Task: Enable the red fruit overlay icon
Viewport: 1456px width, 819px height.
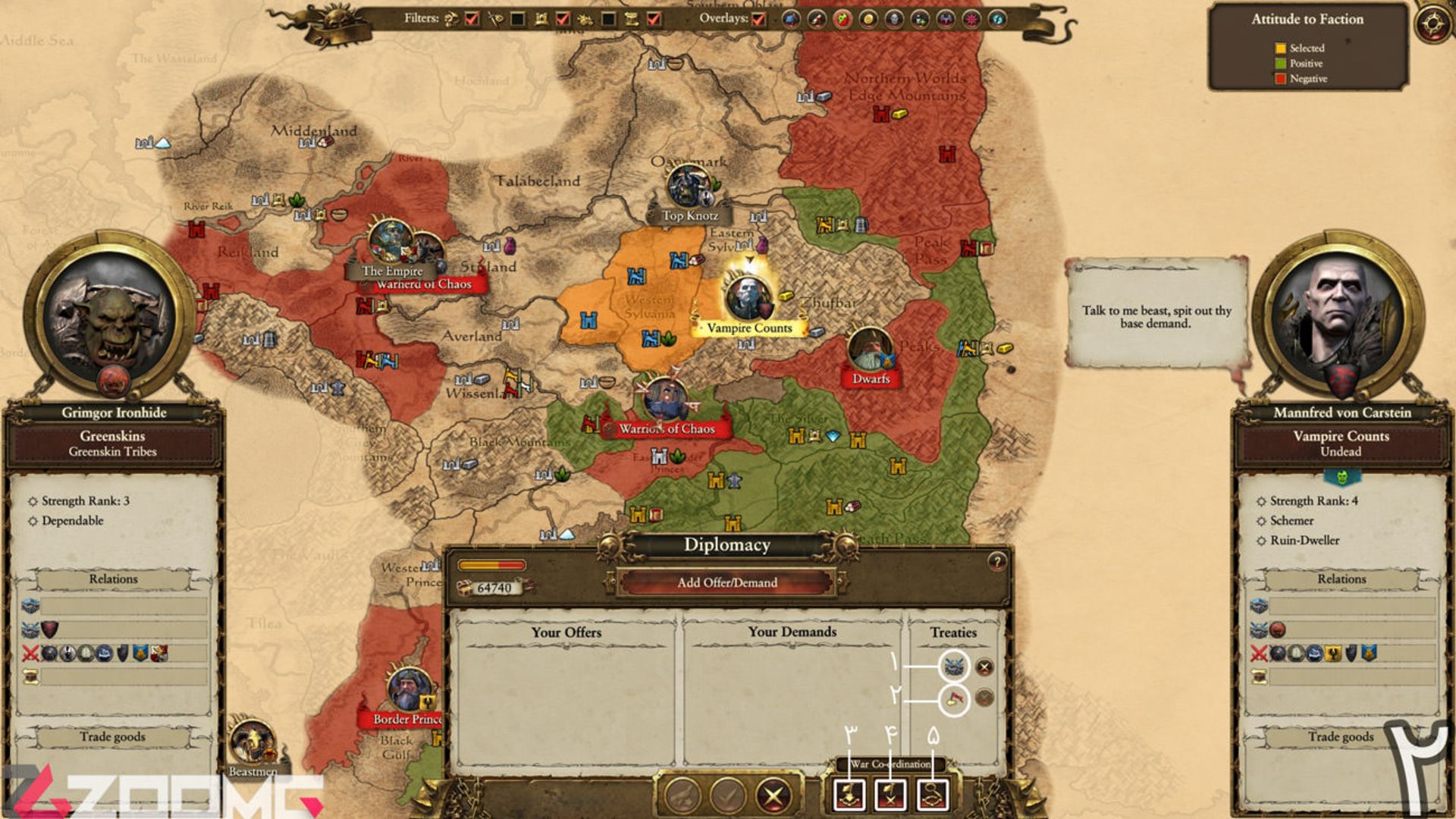Action: pos(843,19)
